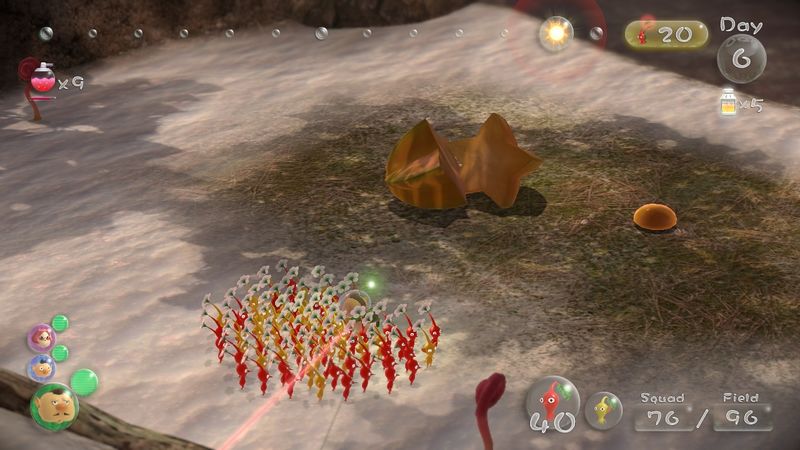The height and width of the screenshot is (450, 800).
Task: Use the ultra-spicy spray icon
Action: tap(42, 78)
